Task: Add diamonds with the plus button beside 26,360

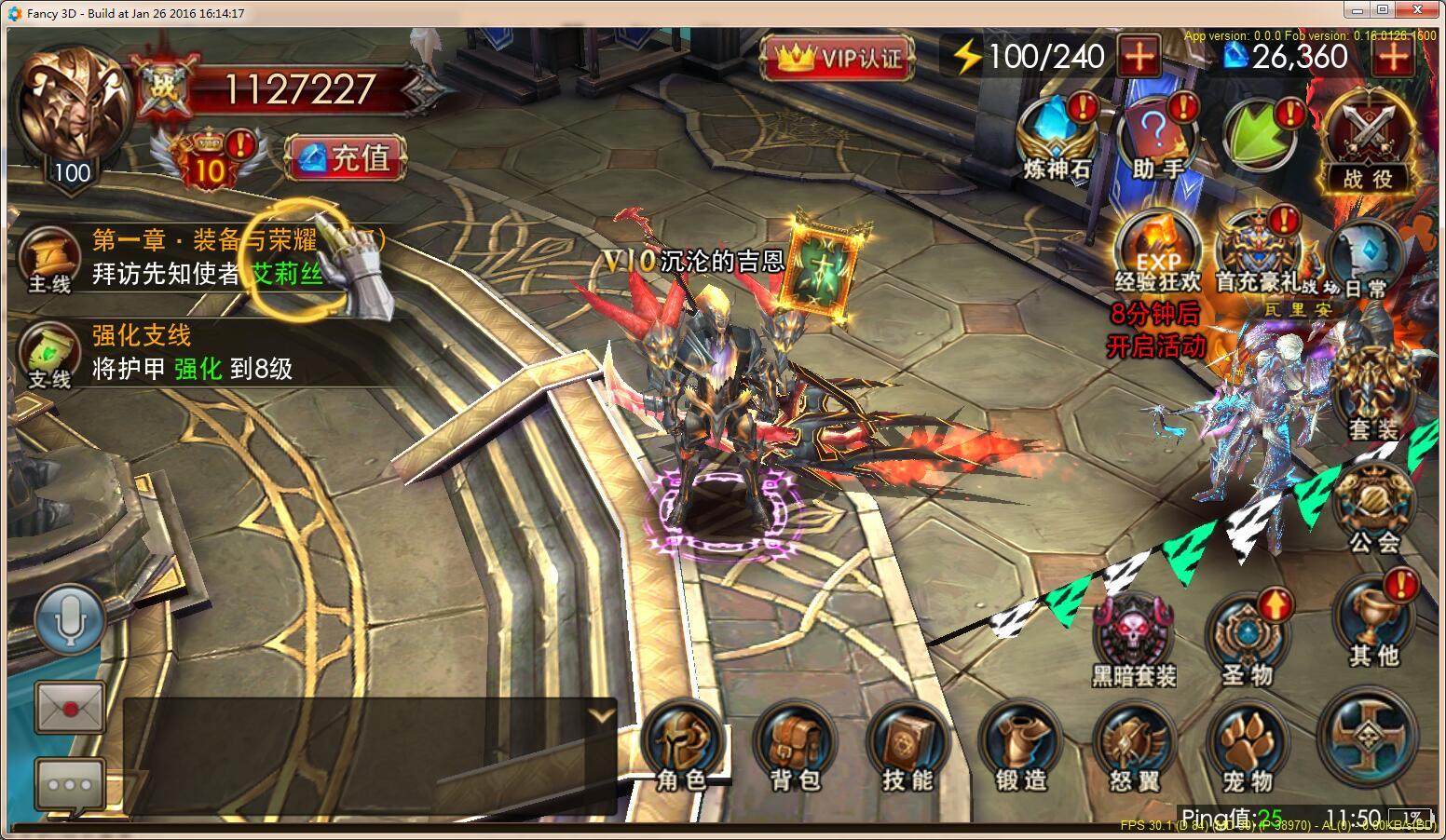Action: [1393, 58]
